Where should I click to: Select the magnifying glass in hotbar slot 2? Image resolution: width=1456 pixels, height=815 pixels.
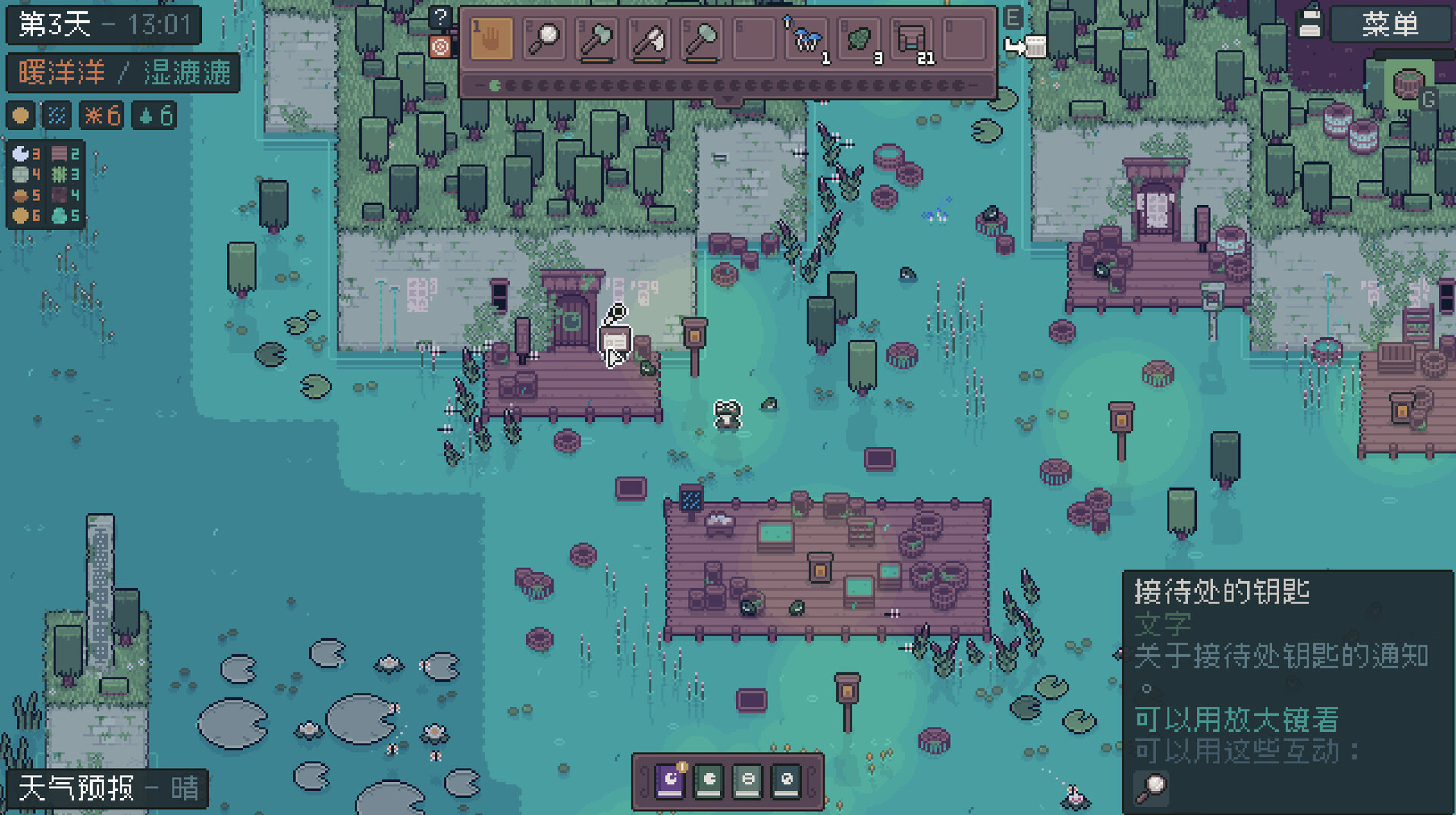544,39
